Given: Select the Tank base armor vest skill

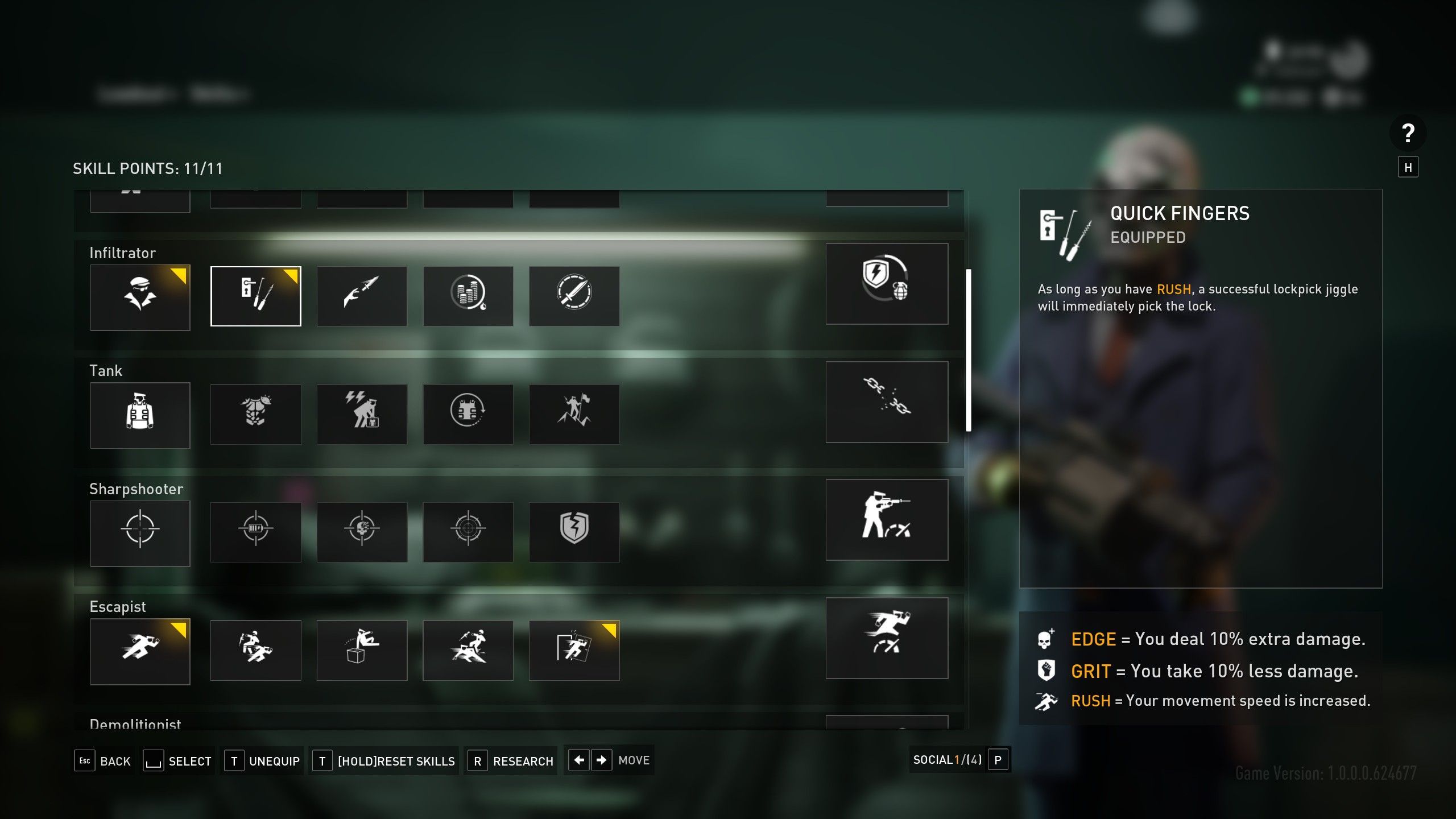Looking at the screenshot, I should click(140, 415).
